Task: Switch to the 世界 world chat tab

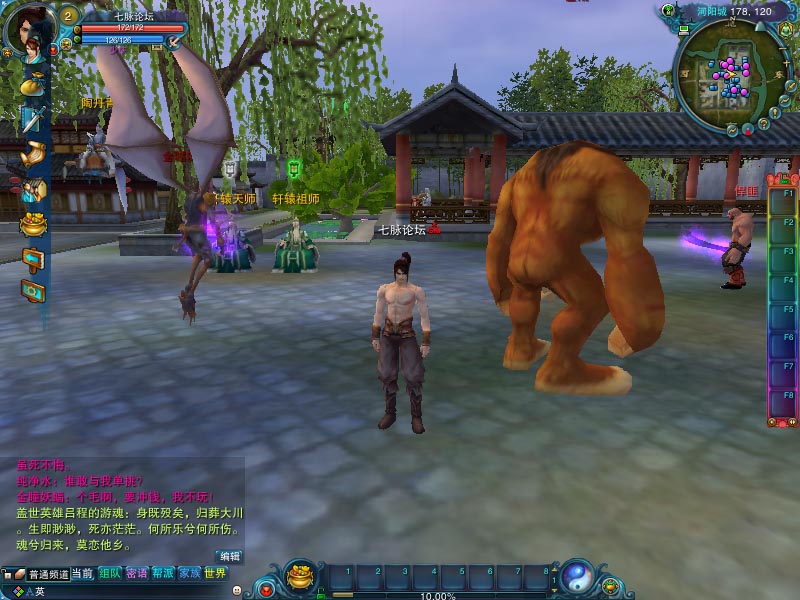Action: coord(215,573)
